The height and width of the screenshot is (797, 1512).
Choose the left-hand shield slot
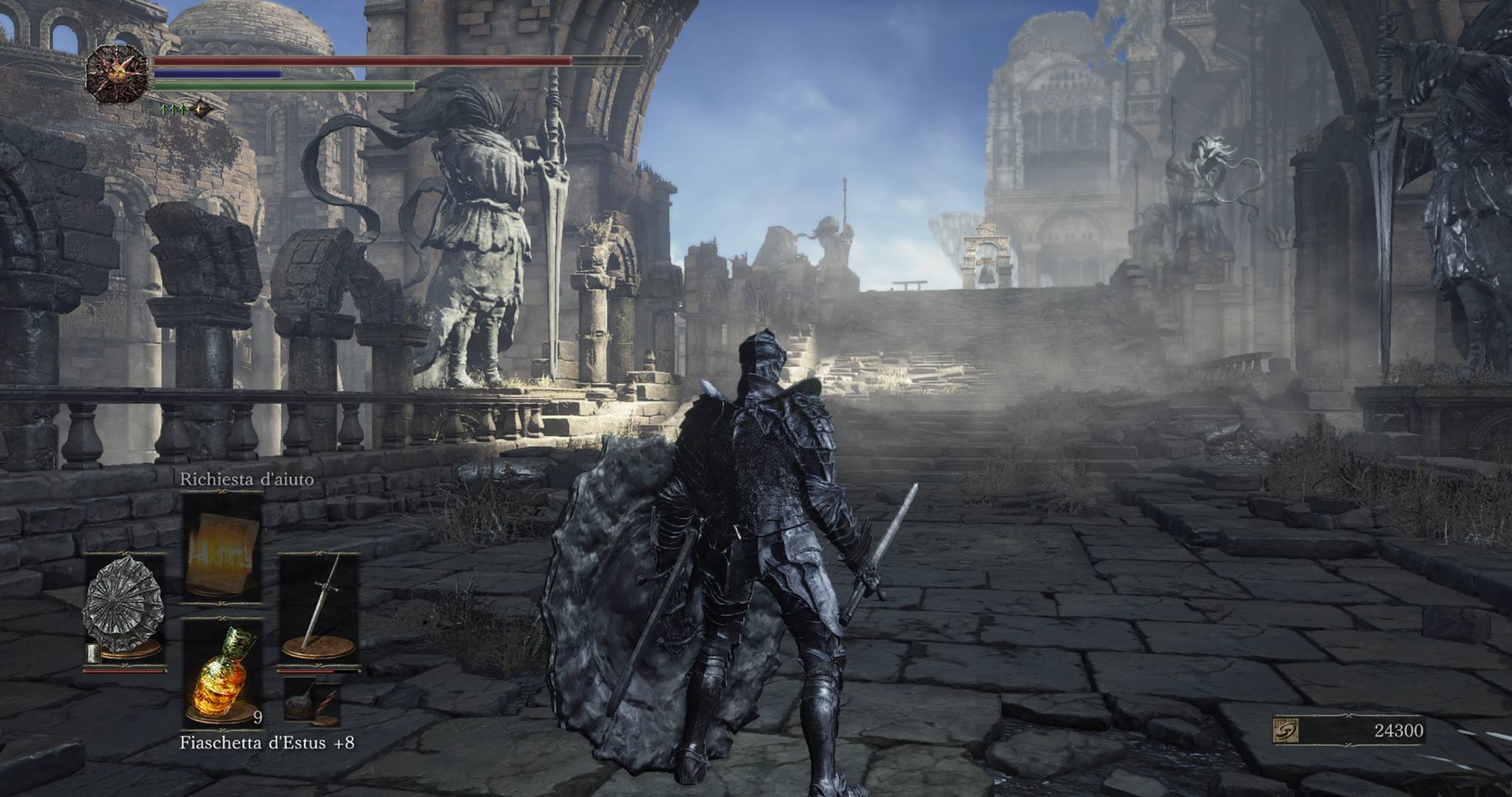[x=123, y=613]
